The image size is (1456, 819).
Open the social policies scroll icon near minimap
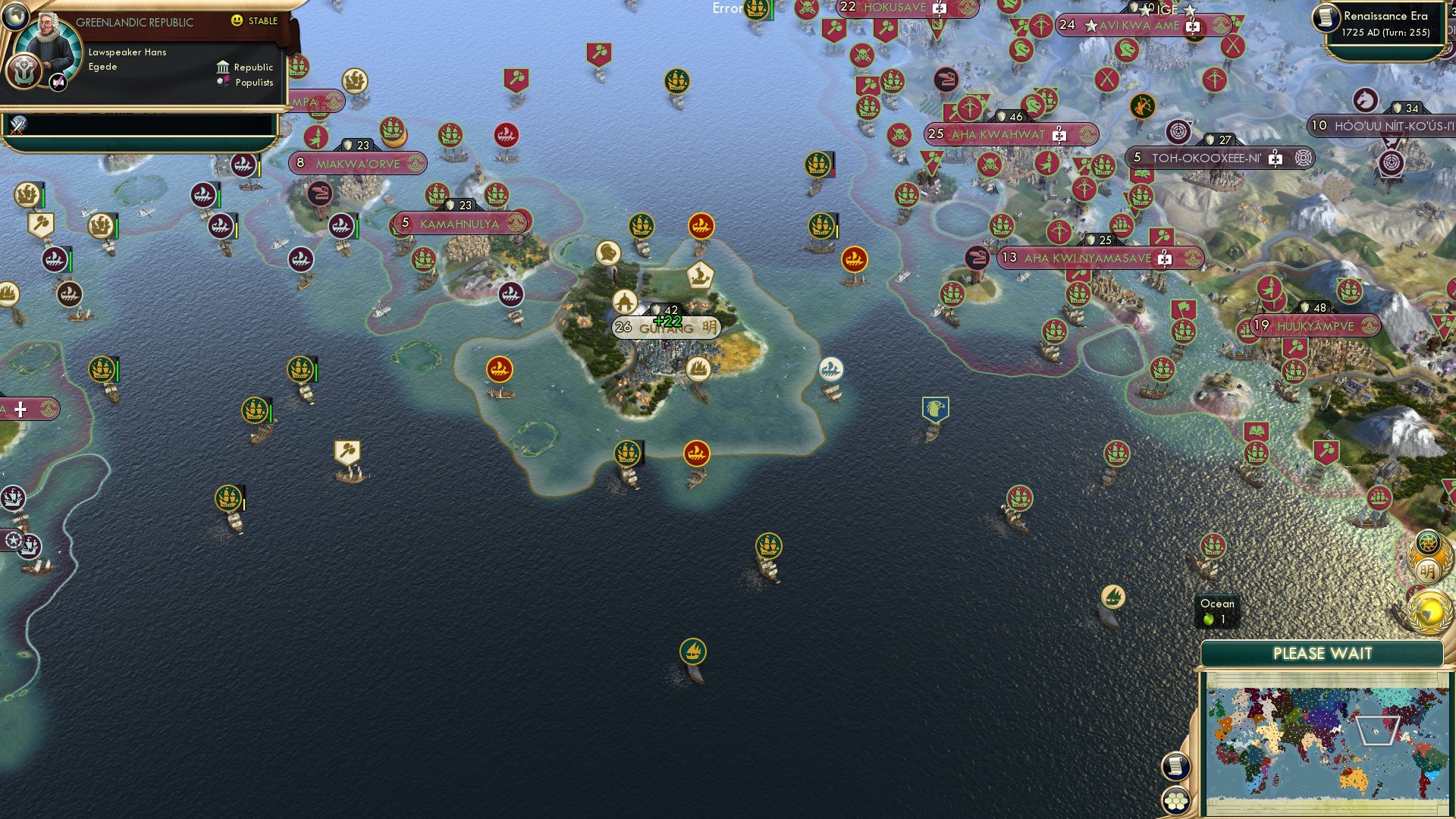(1175, 766)
